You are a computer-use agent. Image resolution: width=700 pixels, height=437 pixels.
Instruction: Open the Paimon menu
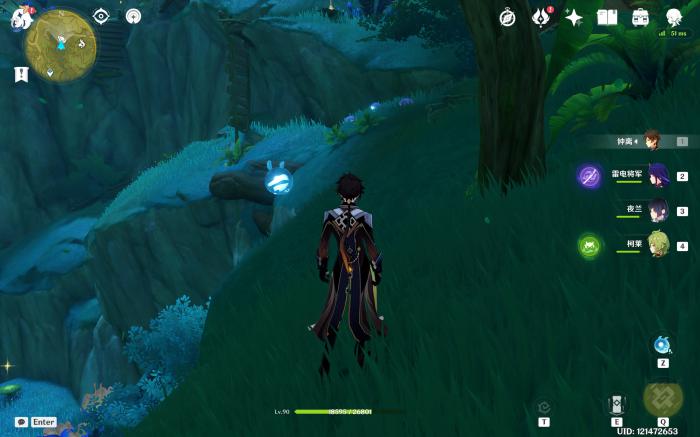pyautogui.click(x=21, y=19)
